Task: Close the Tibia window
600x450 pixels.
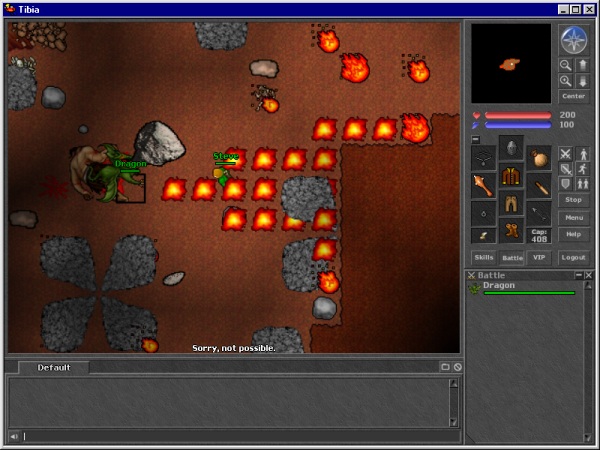Action: pos(589,9)
